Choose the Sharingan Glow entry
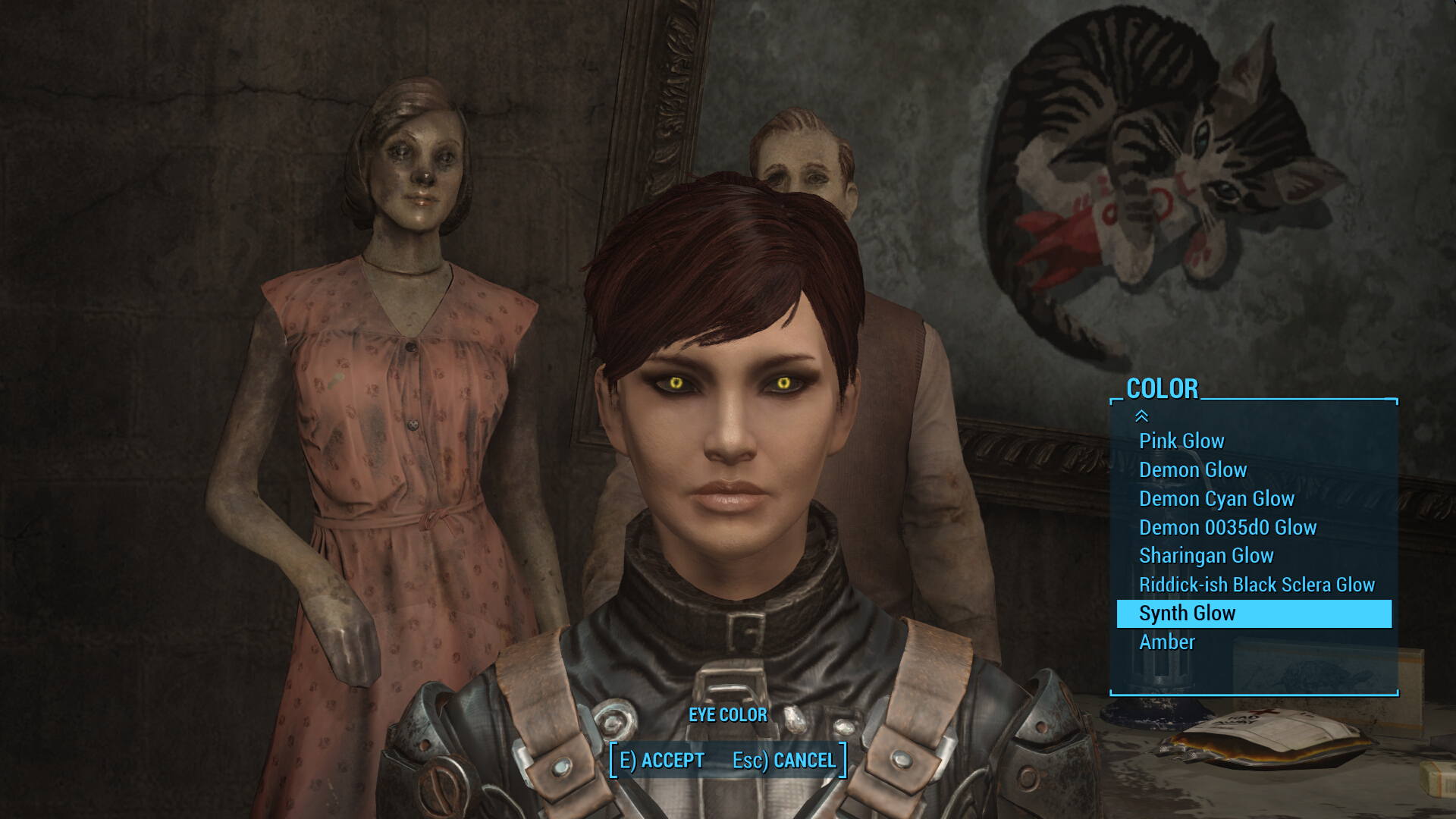 pyautogui.click(x=1206, y=556)
